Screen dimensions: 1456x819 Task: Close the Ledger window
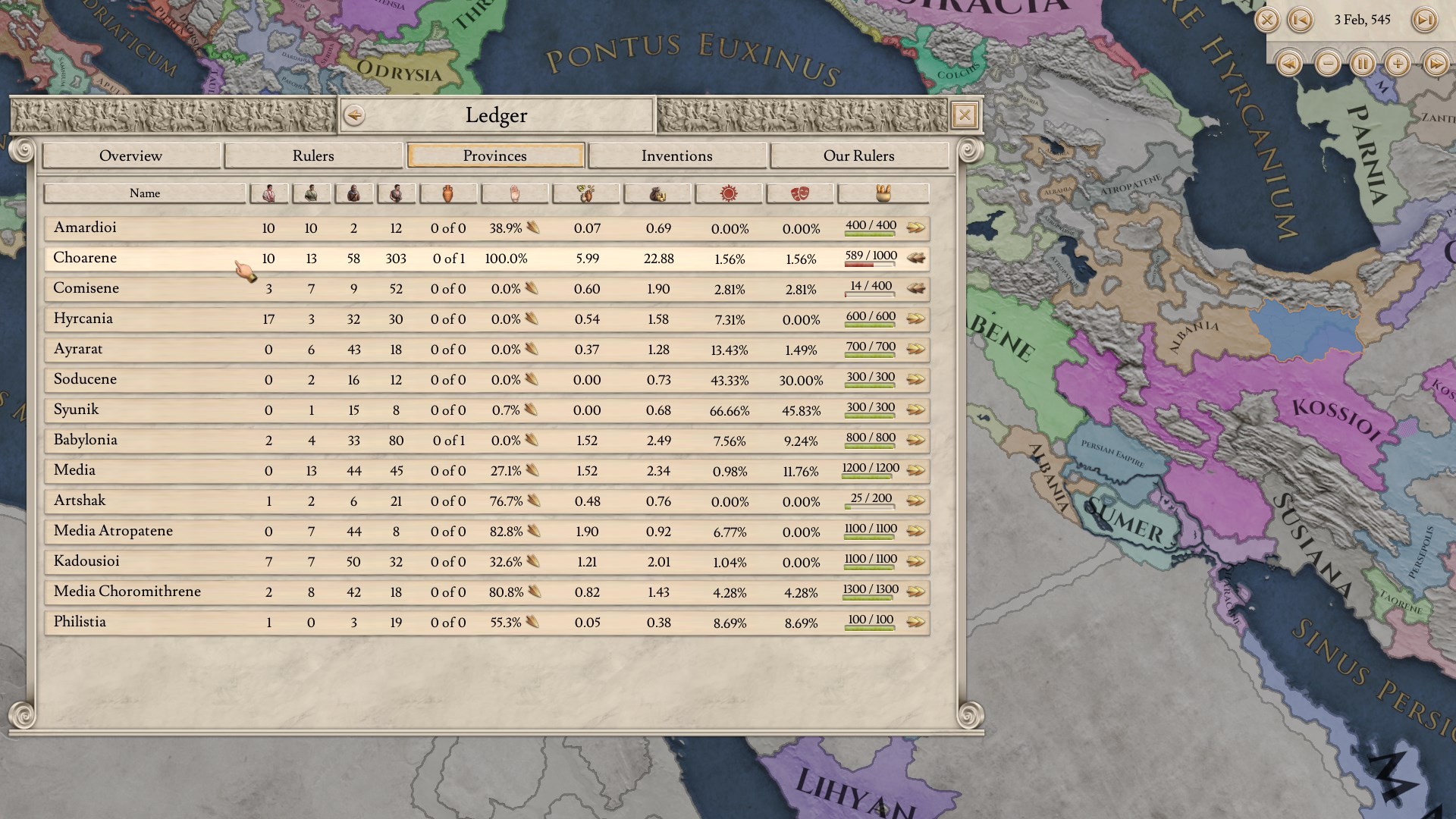tap(964, 115)
